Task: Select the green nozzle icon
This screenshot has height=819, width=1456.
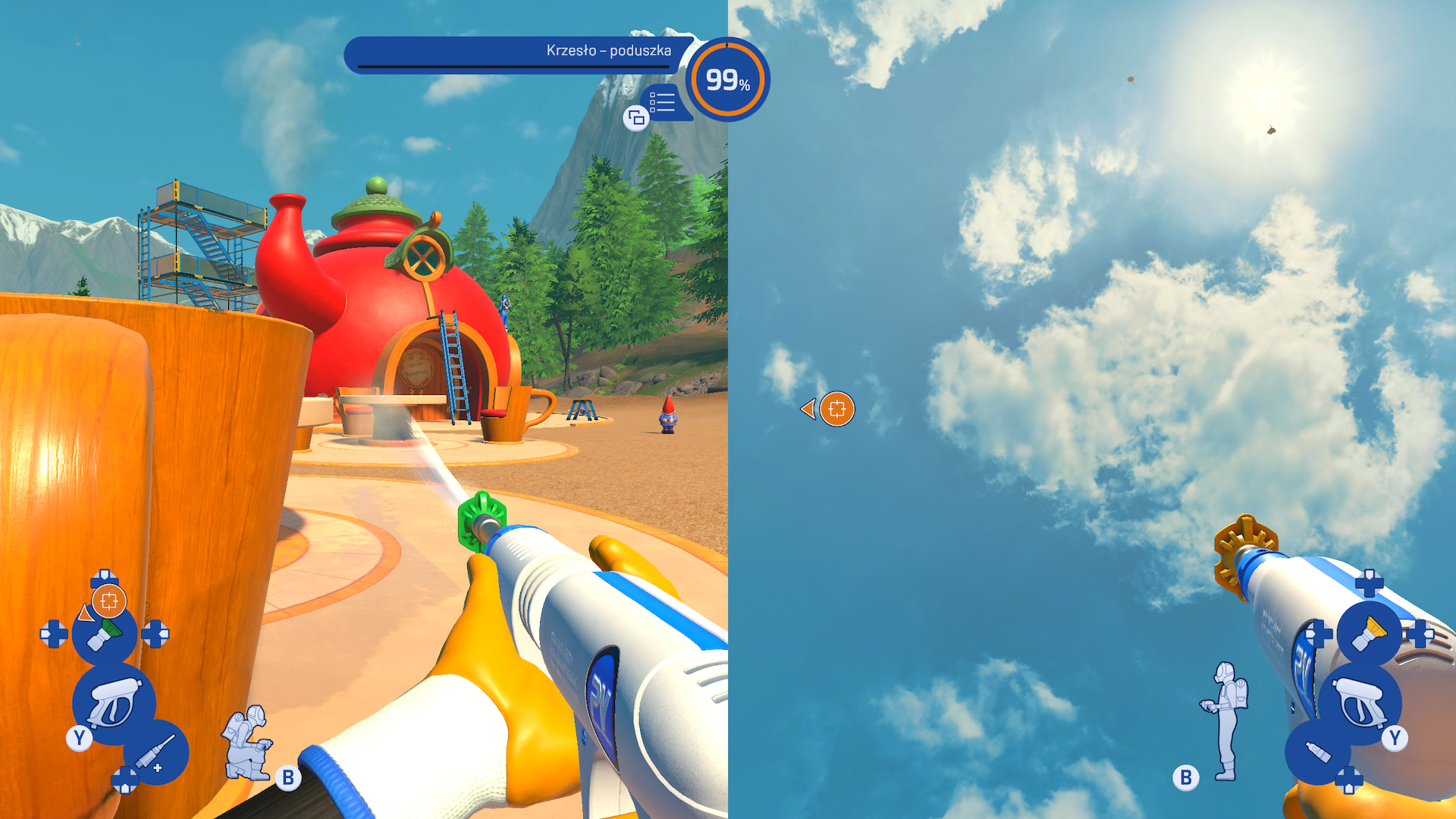Action: pos(105,634)
